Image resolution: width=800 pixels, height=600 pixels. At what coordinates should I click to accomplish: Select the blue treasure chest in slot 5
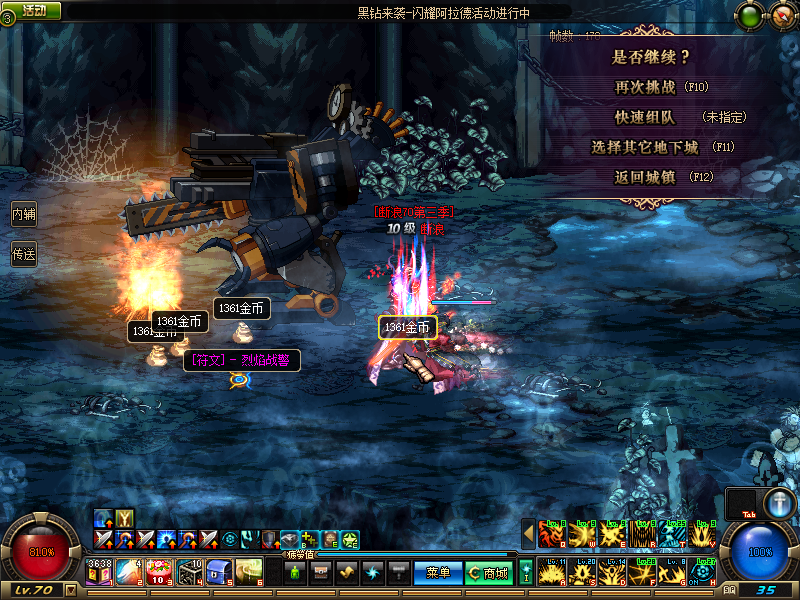220,571
